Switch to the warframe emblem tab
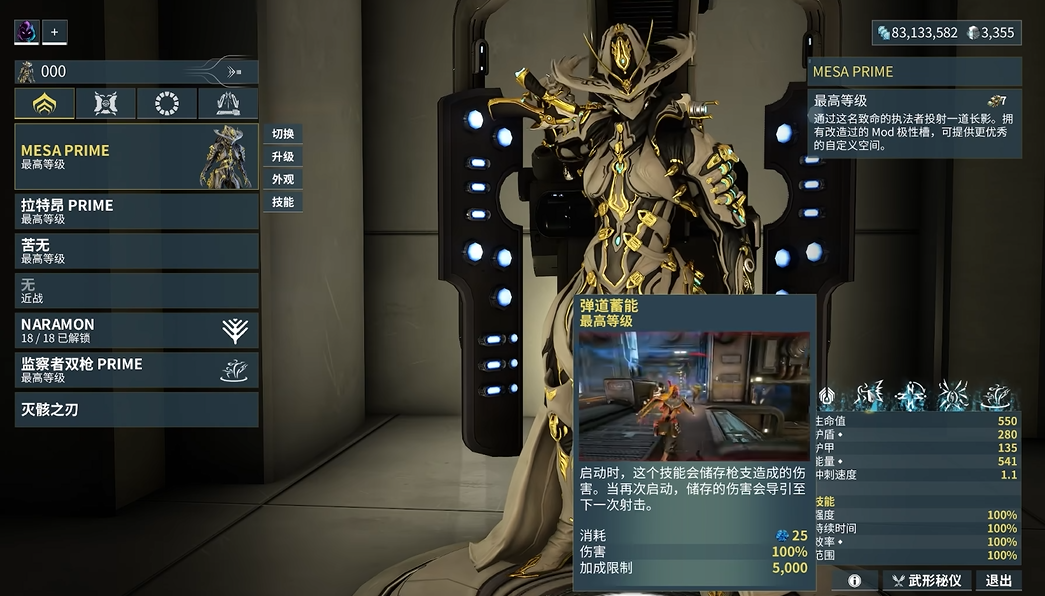 [x=45, y=103]
